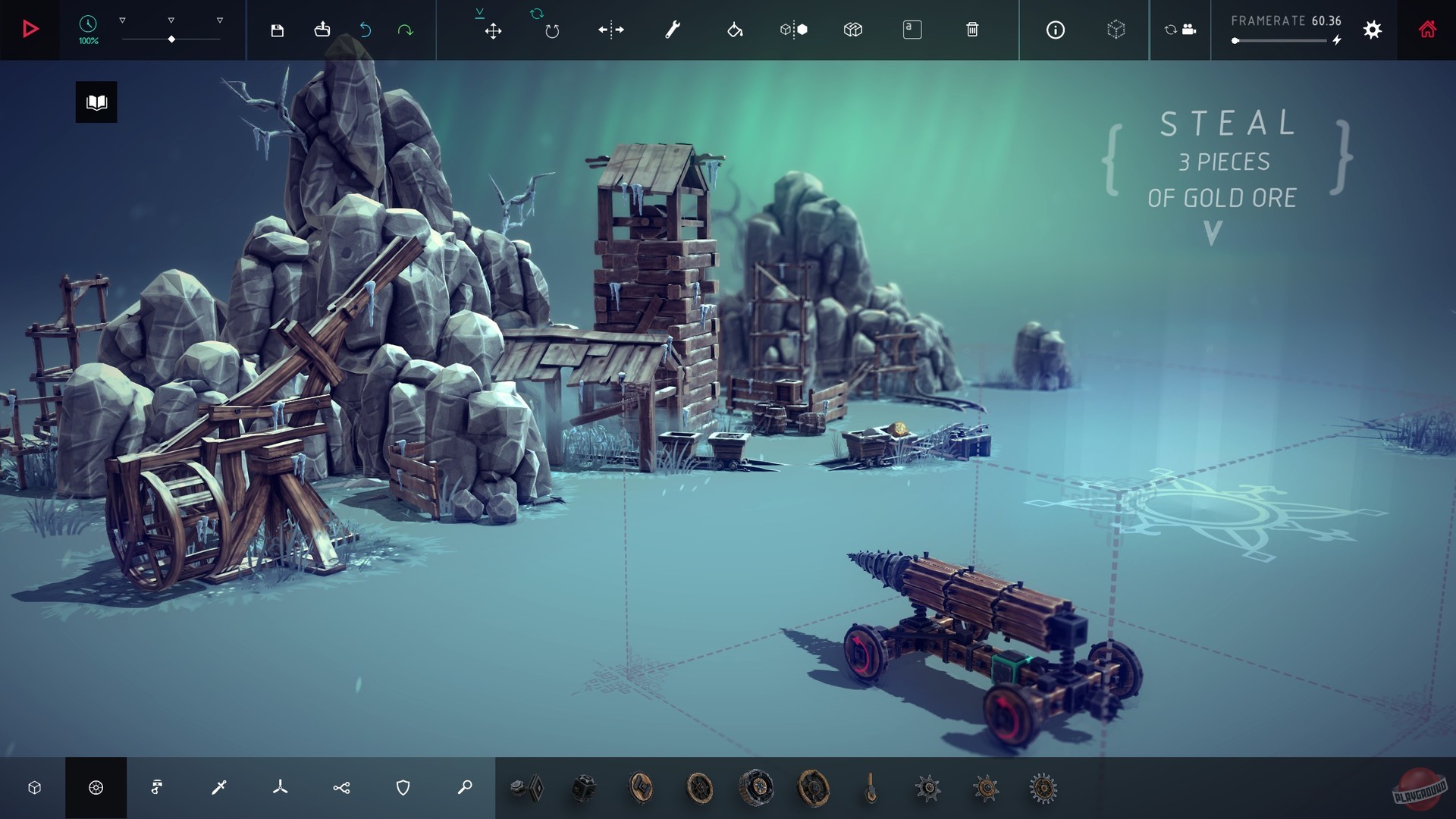Screen dimensions: 1456x819
Task: Open the log book in the top-left
Action: pyautogui.click(x=96, y=102)
